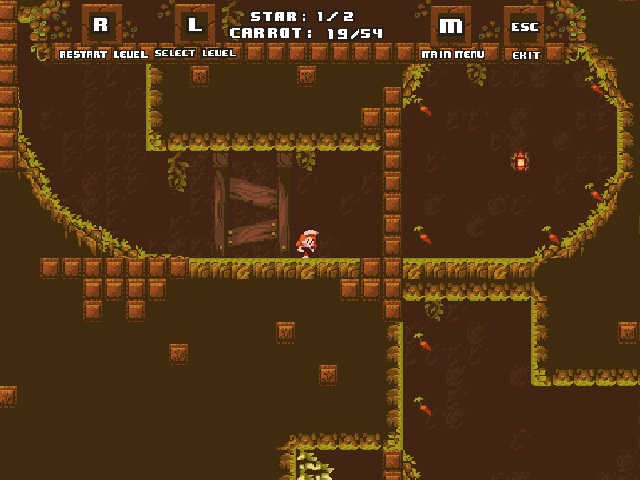Exit the game via ESC button
This screenshot has height=480, width=640.
tap(525, 26)
